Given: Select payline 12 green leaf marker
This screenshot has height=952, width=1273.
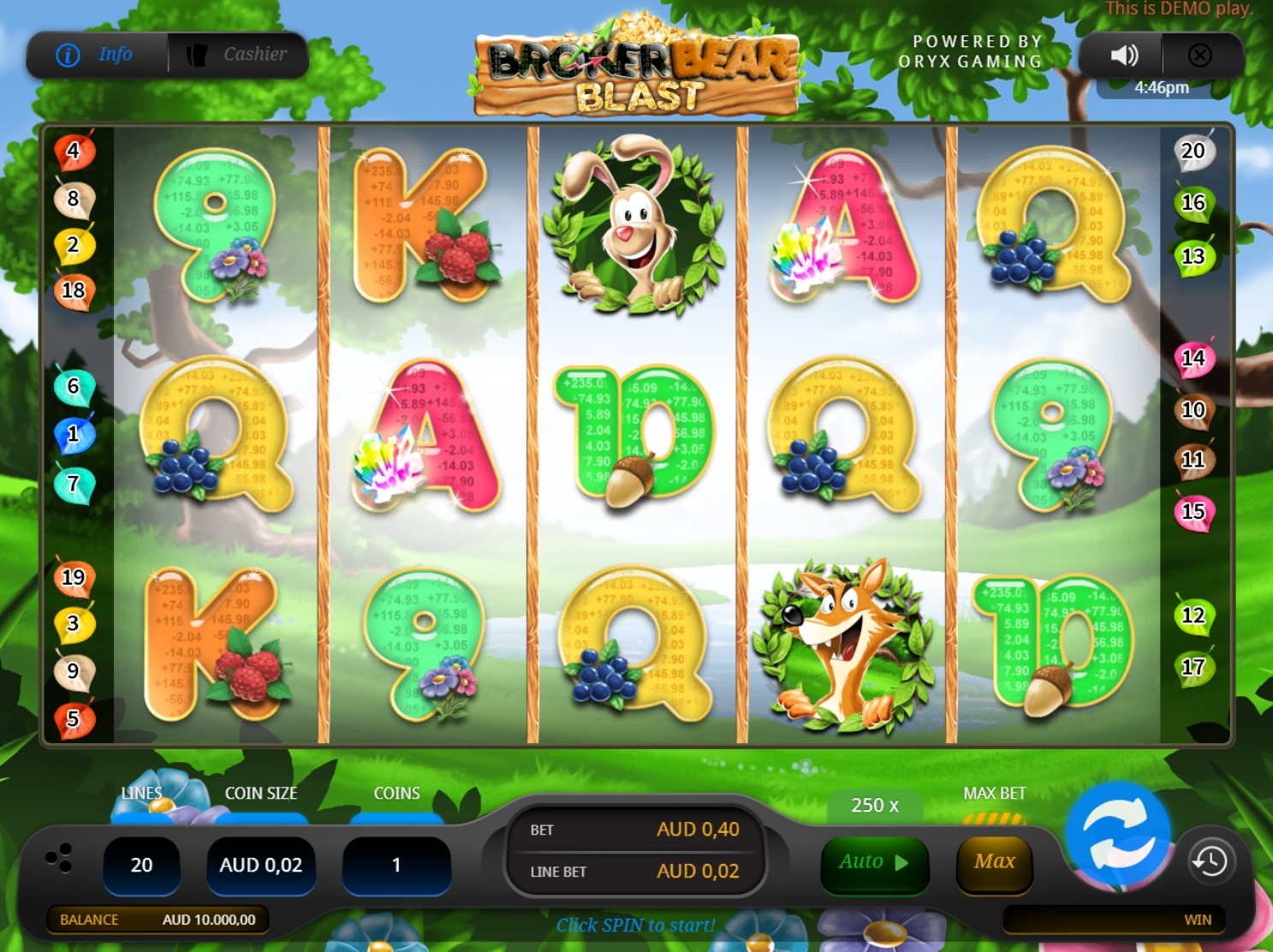Looking at the screenshot, I should coord(1193,616).
